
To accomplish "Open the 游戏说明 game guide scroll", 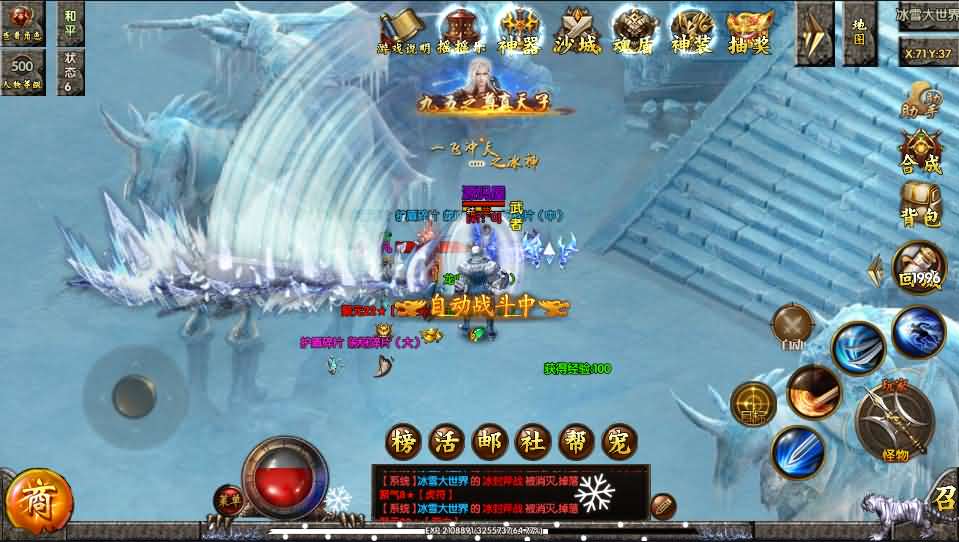I will 402,29.
